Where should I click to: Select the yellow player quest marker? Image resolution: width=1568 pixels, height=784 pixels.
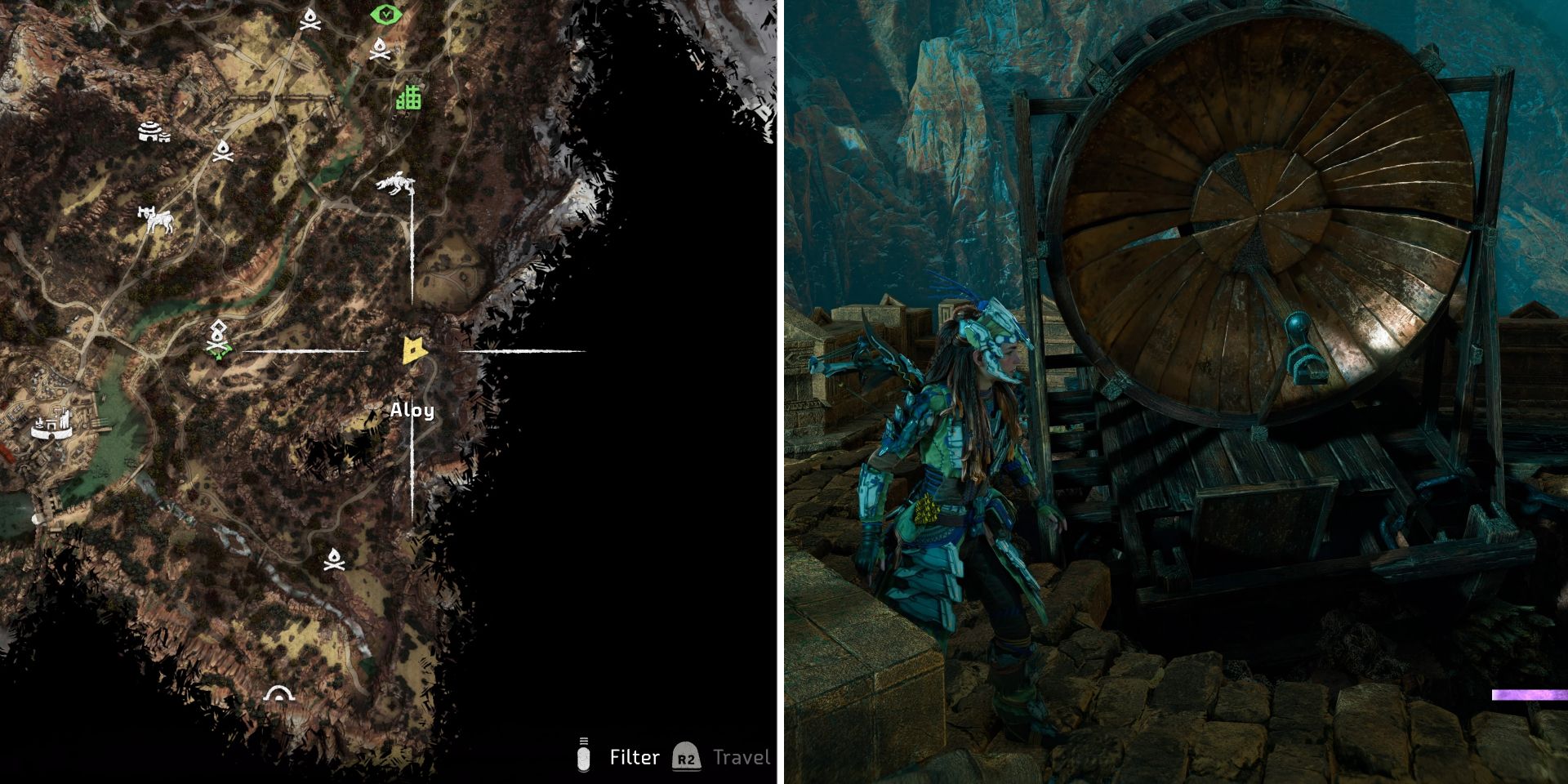(415, 351)
